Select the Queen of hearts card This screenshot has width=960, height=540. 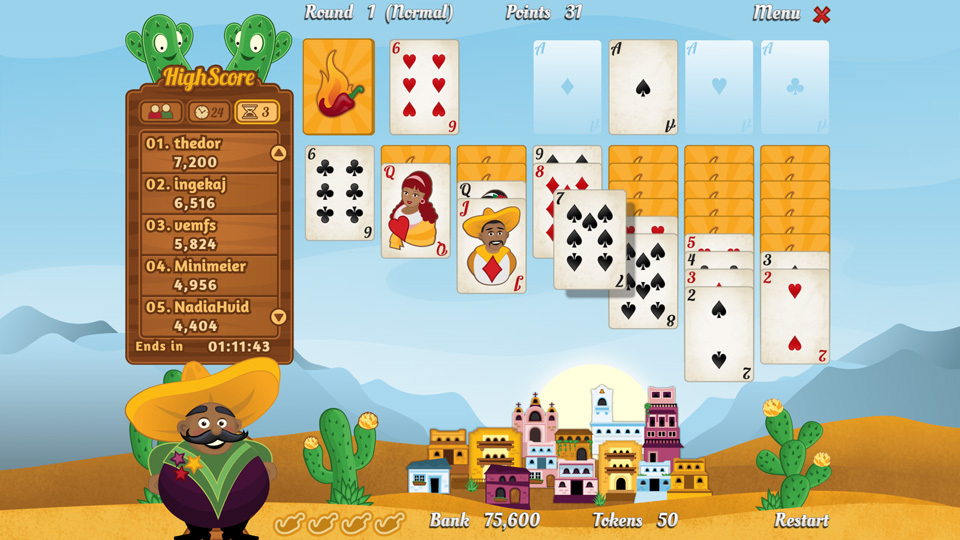(x=415, y=212)
